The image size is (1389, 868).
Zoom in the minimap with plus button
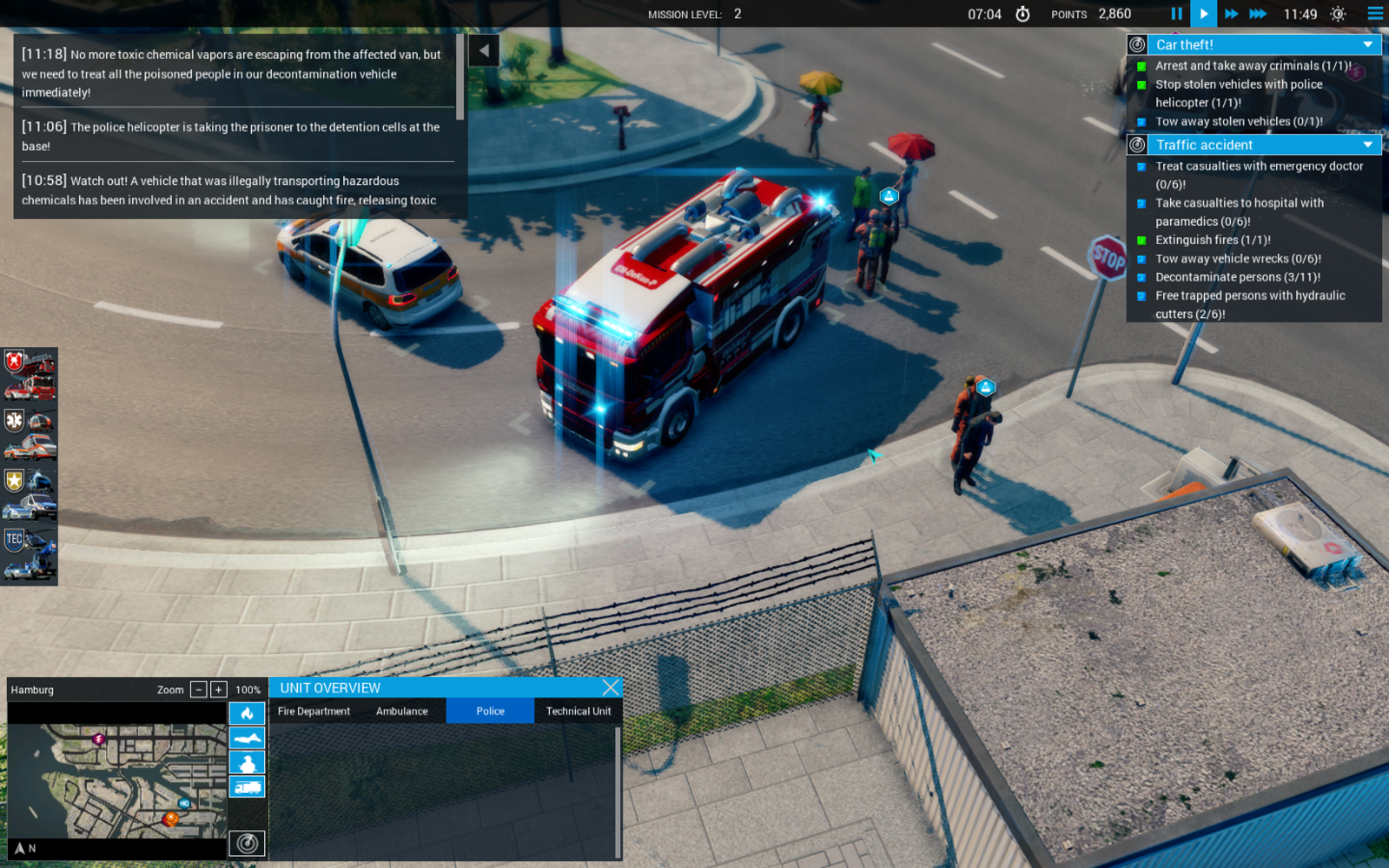coord(218,690)
